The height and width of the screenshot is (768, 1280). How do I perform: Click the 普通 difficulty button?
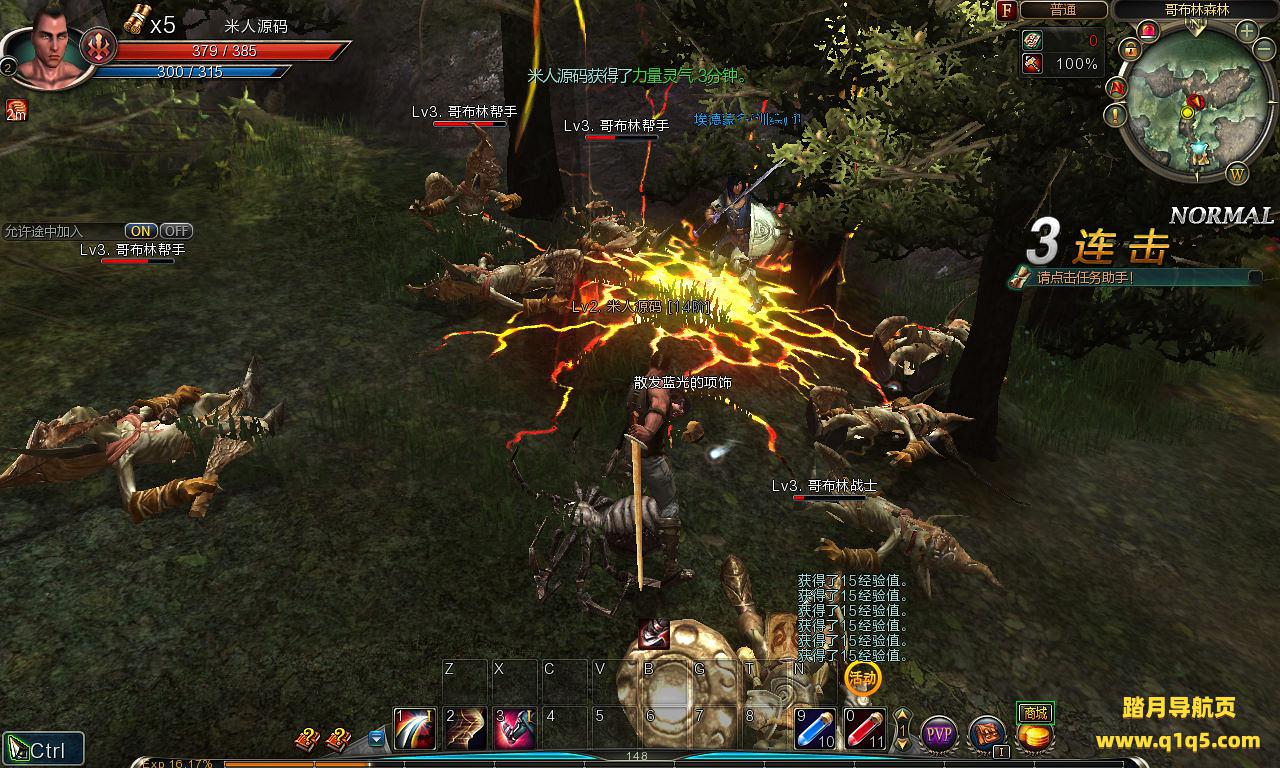coord(1063,10)
